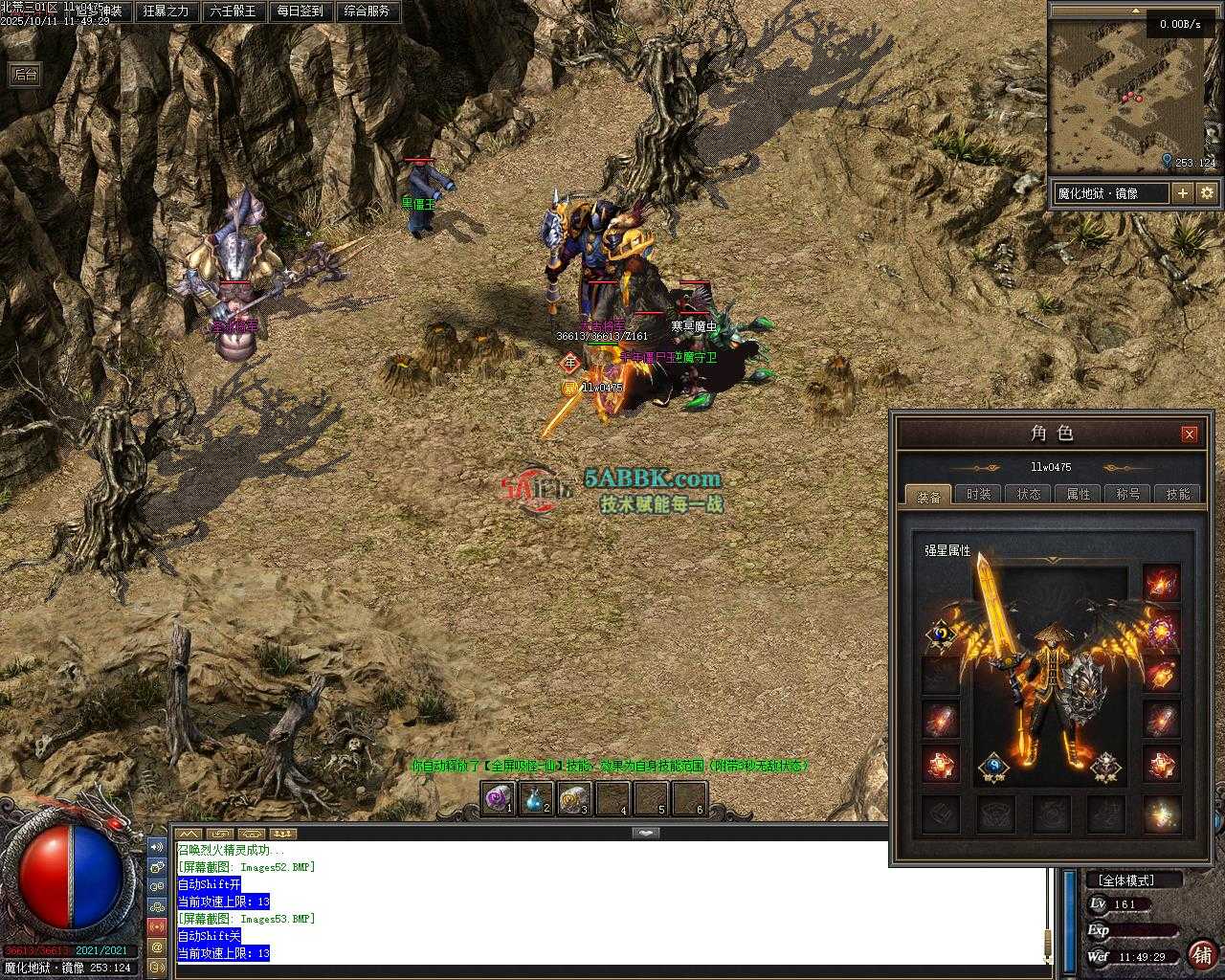Viewport: 1225px width, 980px height.
Task: Use the yellow scroll in hotbar slot 3
Action: click(573, 798)
